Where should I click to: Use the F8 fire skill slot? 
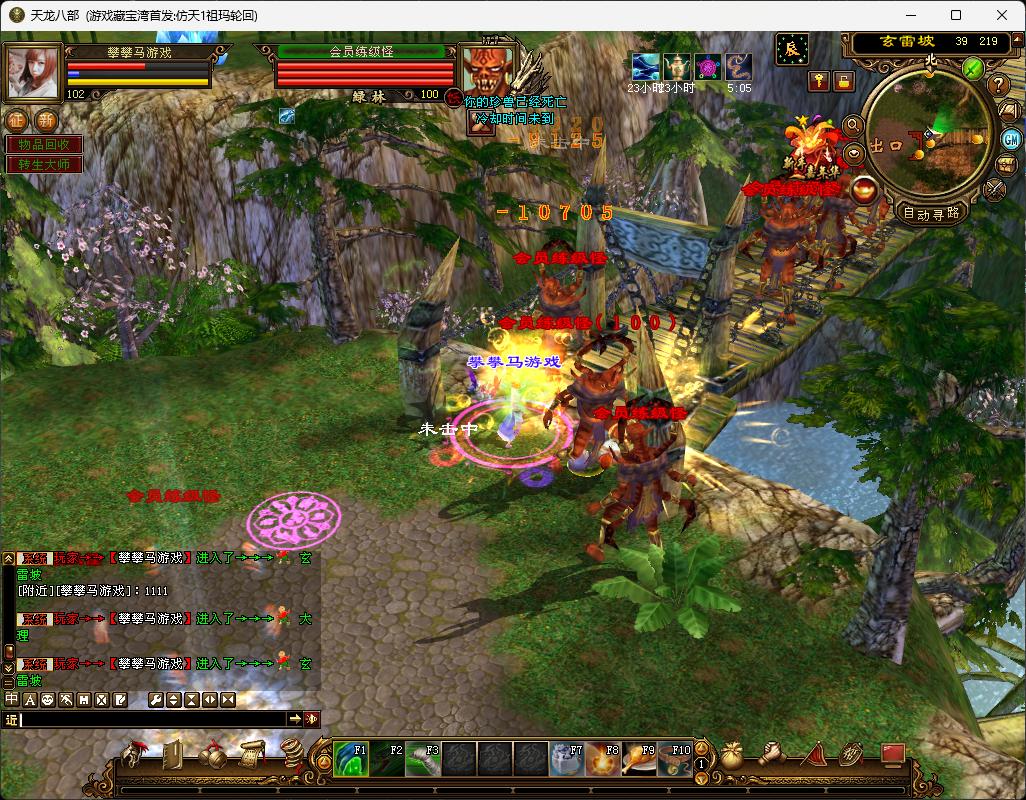point(602,759)
